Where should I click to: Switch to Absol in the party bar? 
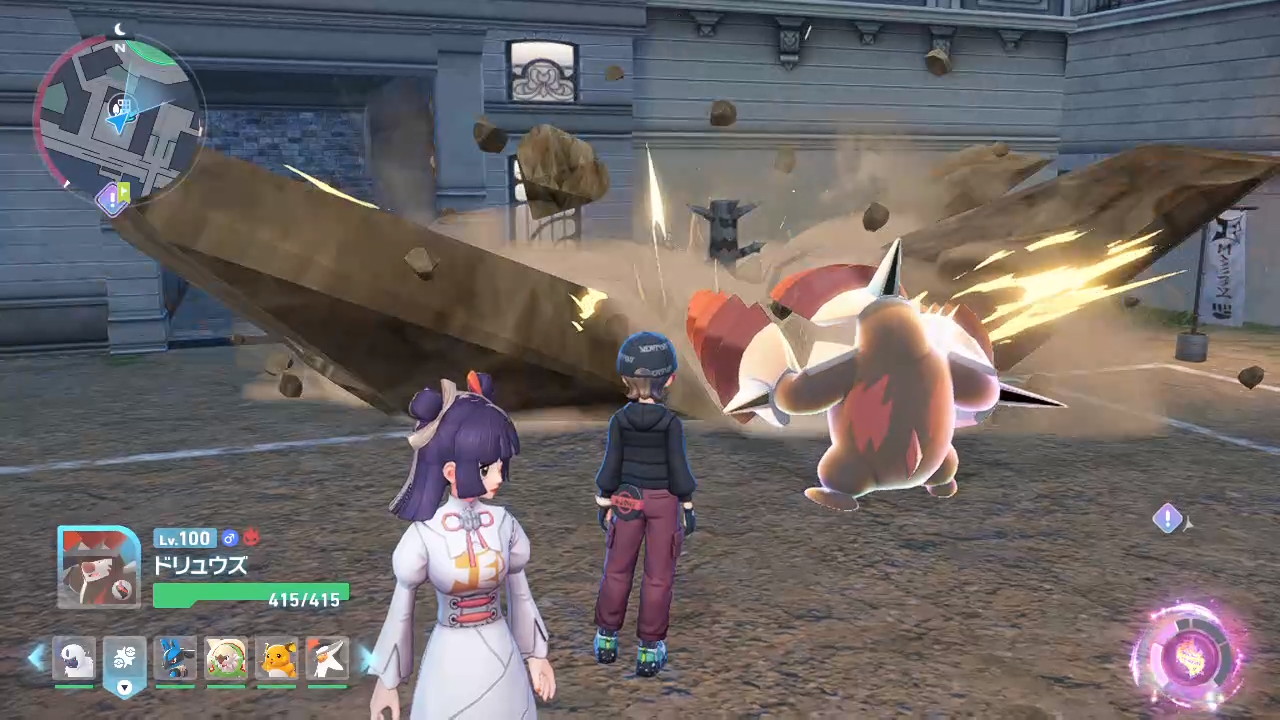coord(74,658)
